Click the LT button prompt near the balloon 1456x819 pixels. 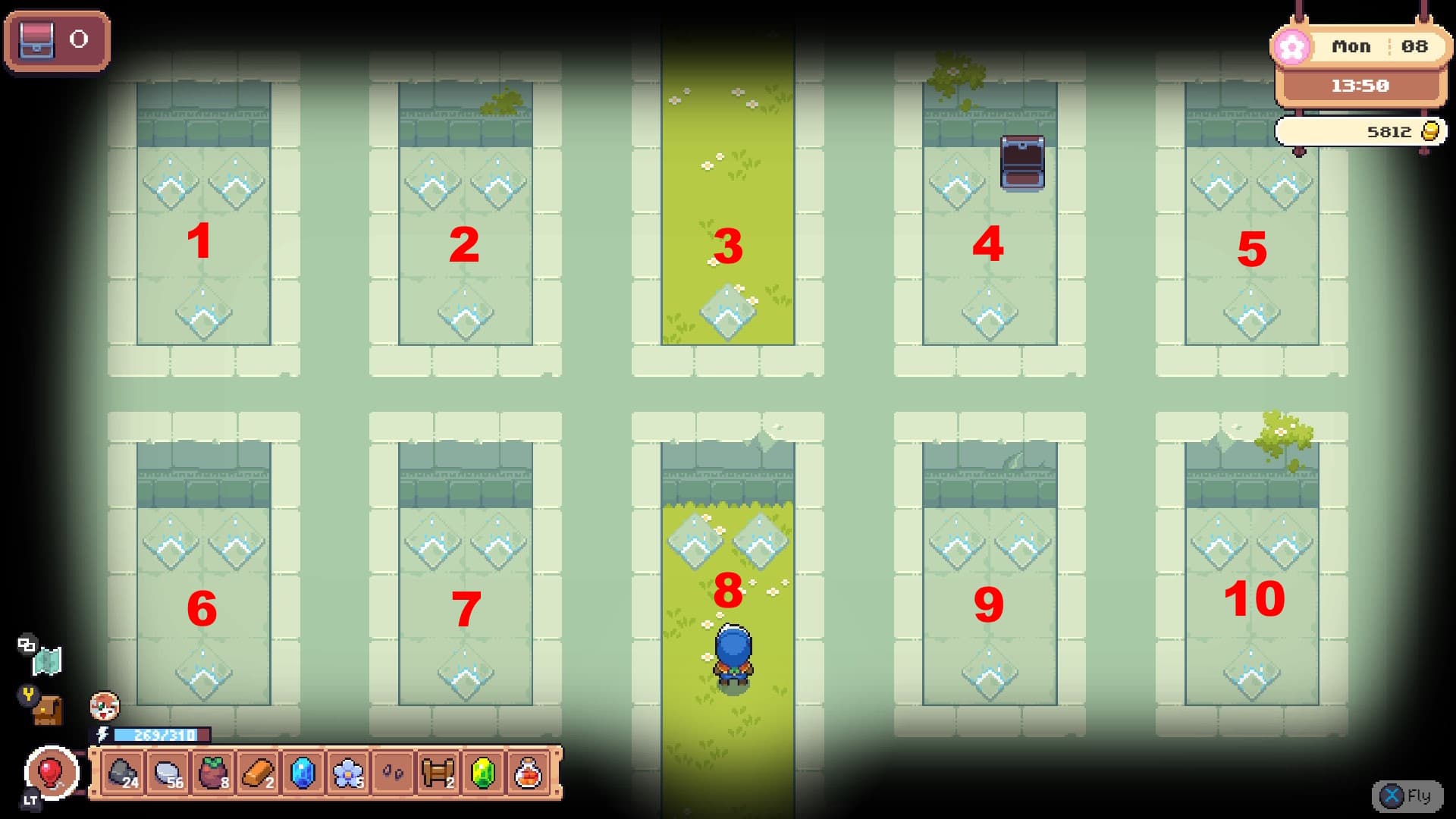coord(30,799)
